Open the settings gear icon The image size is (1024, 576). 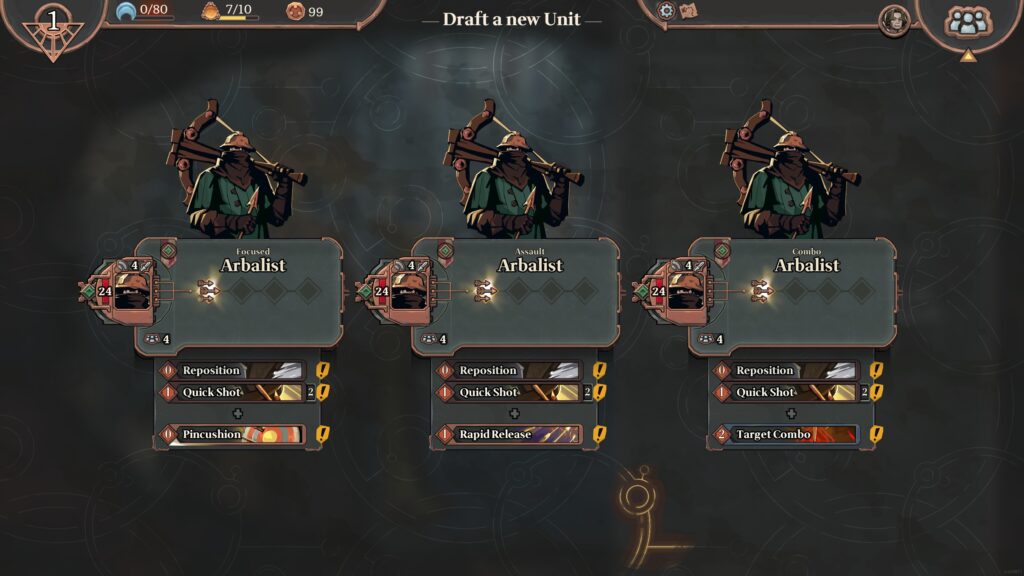pyautogui.click(x=667, y=11)
